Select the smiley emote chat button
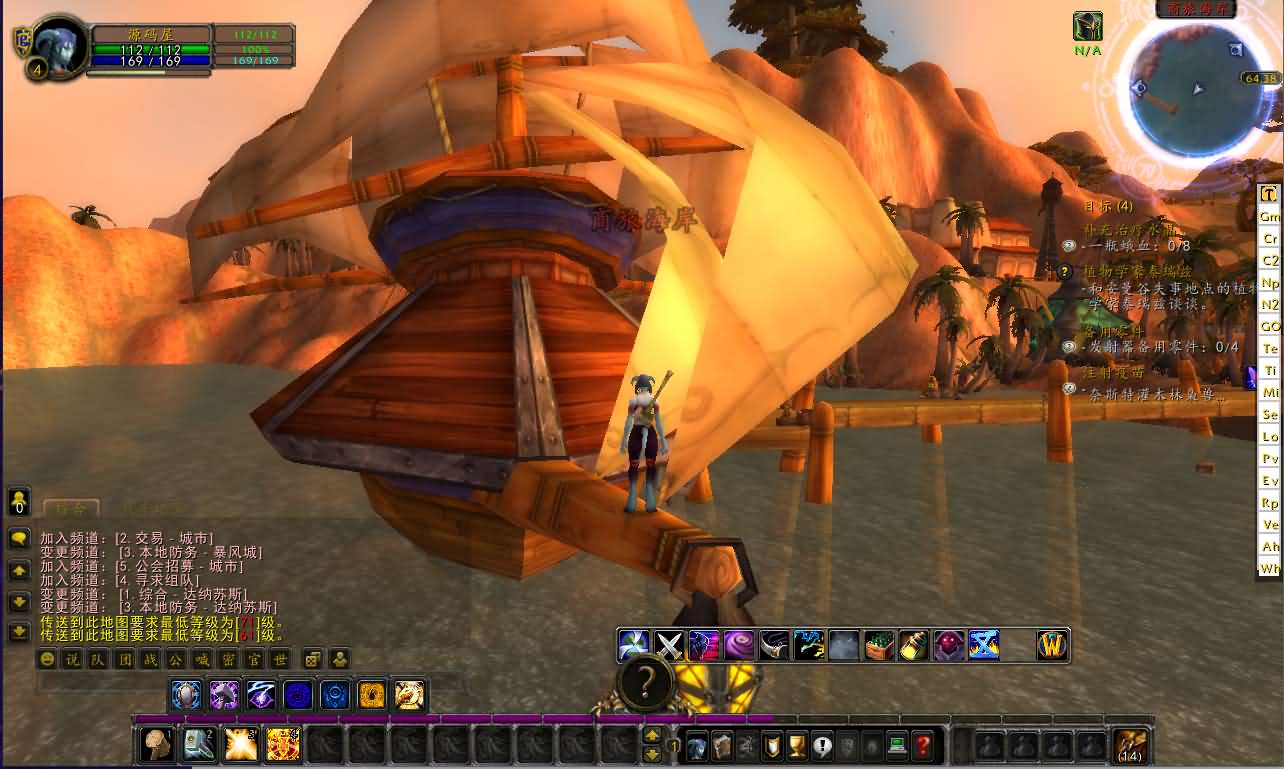Screen dimensions: 1284x769 pos(46,659)
